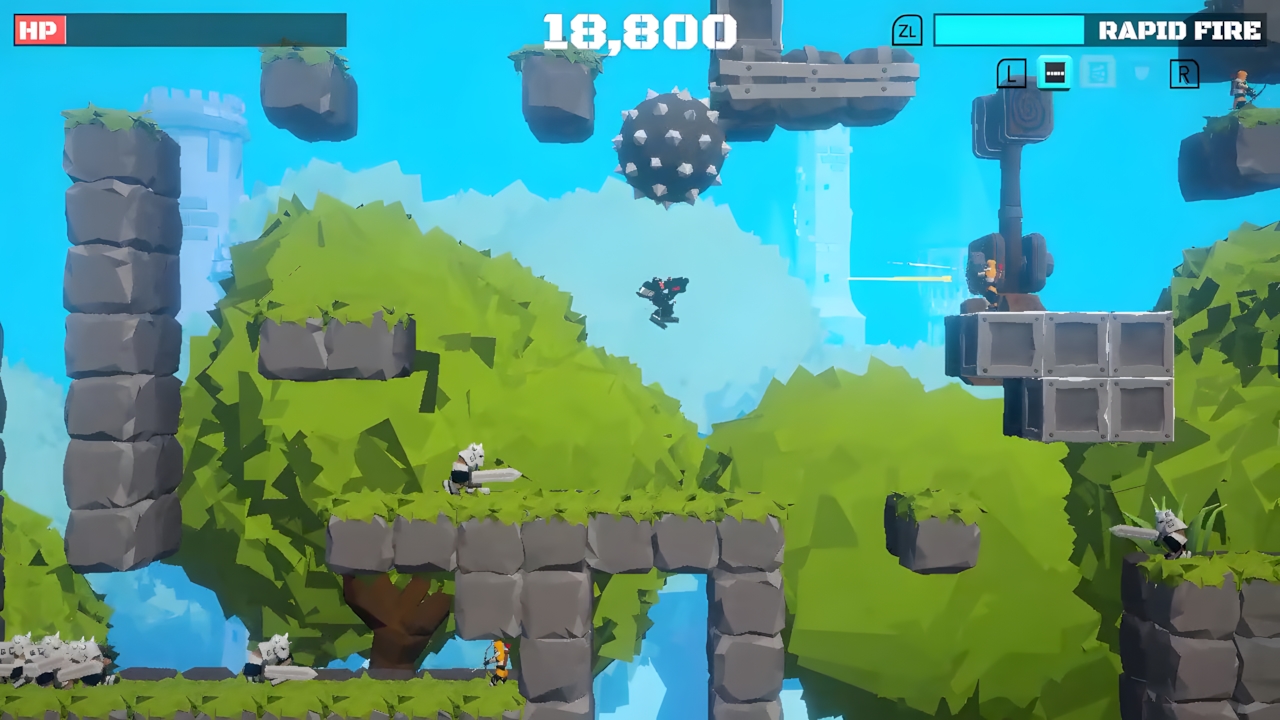
Task: Click the L button prompt icon
Action: point(1011,73)
